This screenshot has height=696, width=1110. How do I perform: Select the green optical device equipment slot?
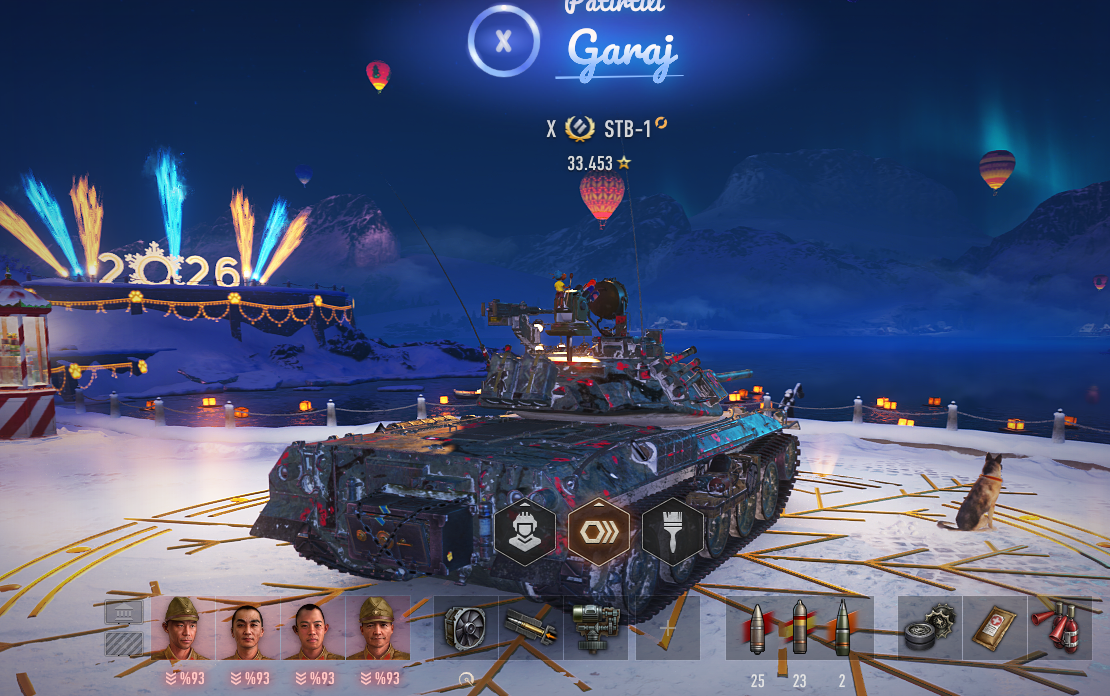595,629
